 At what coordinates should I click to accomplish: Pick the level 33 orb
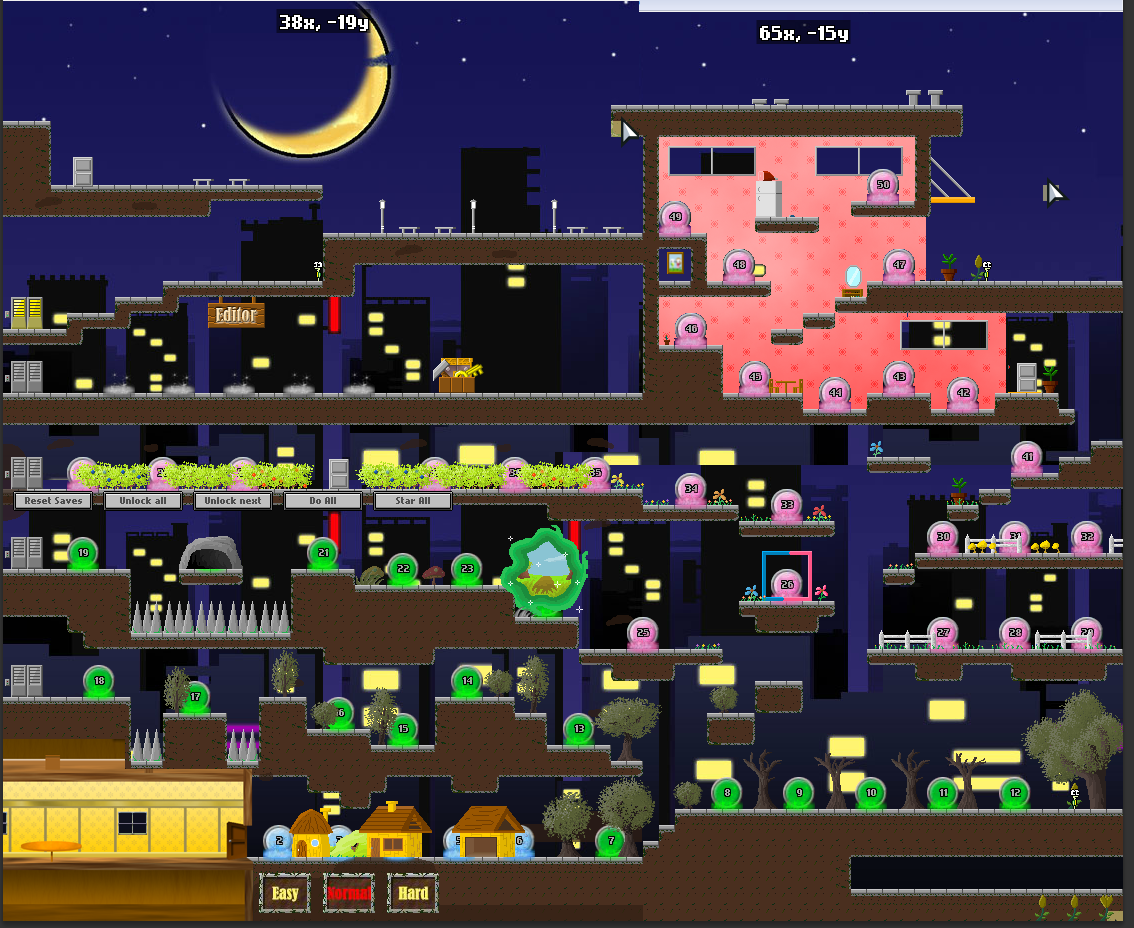[x=787, y=505]
